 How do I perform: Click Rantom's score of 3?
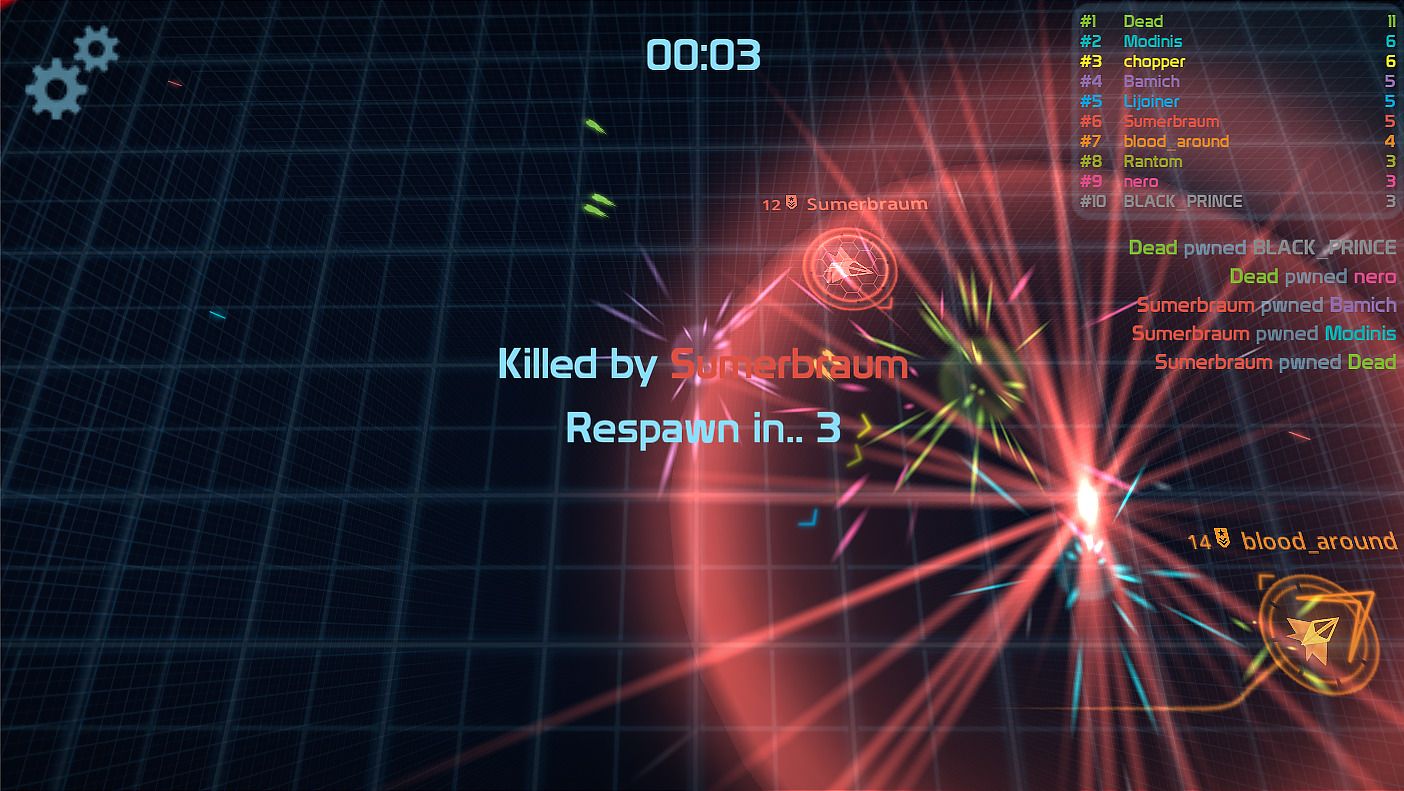pyautogui.click(x=1390, y=161)
